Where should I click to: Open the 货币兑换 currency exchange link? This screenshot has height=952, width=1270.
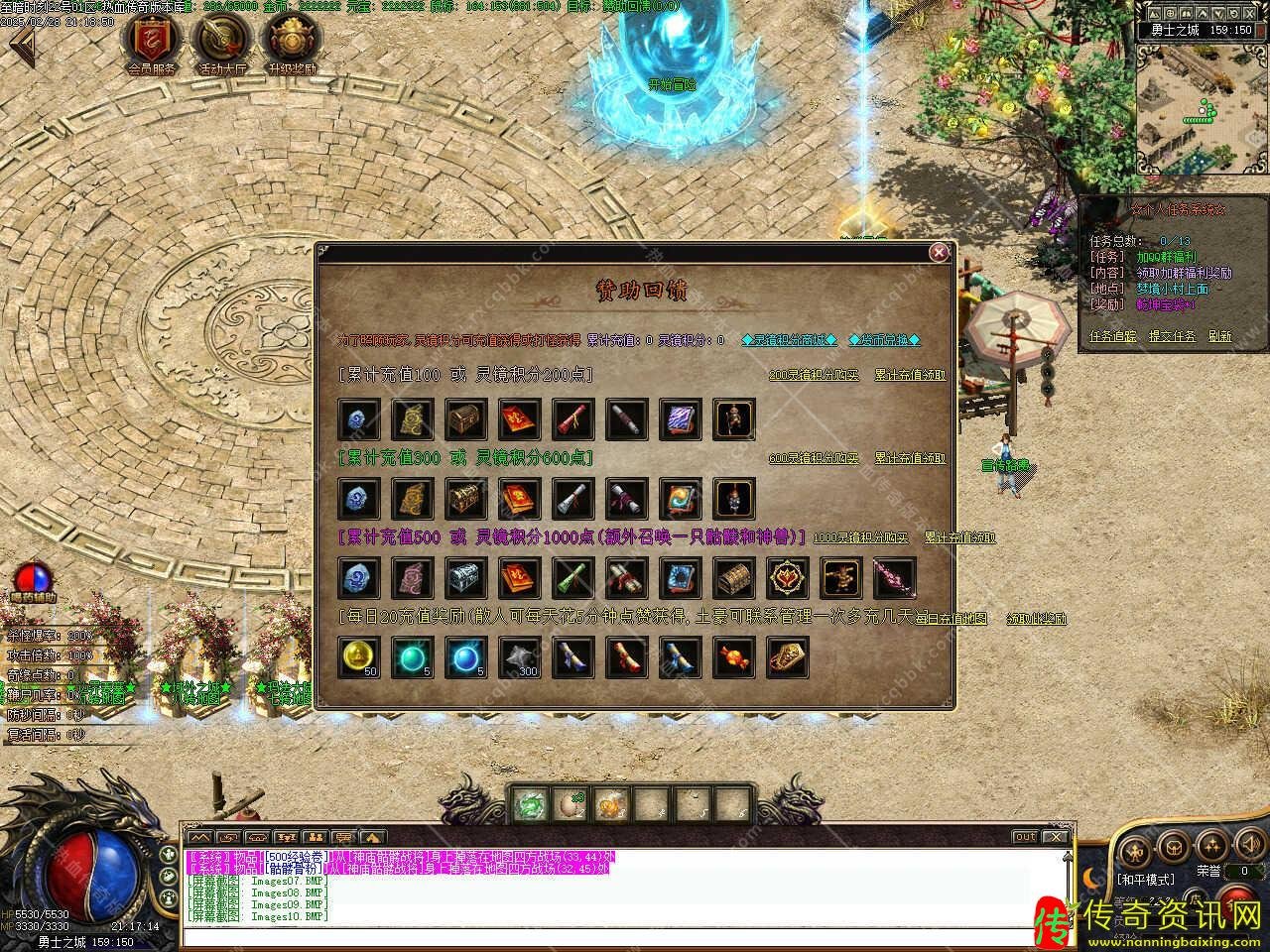pyautogui.click(x=885, y=340)
